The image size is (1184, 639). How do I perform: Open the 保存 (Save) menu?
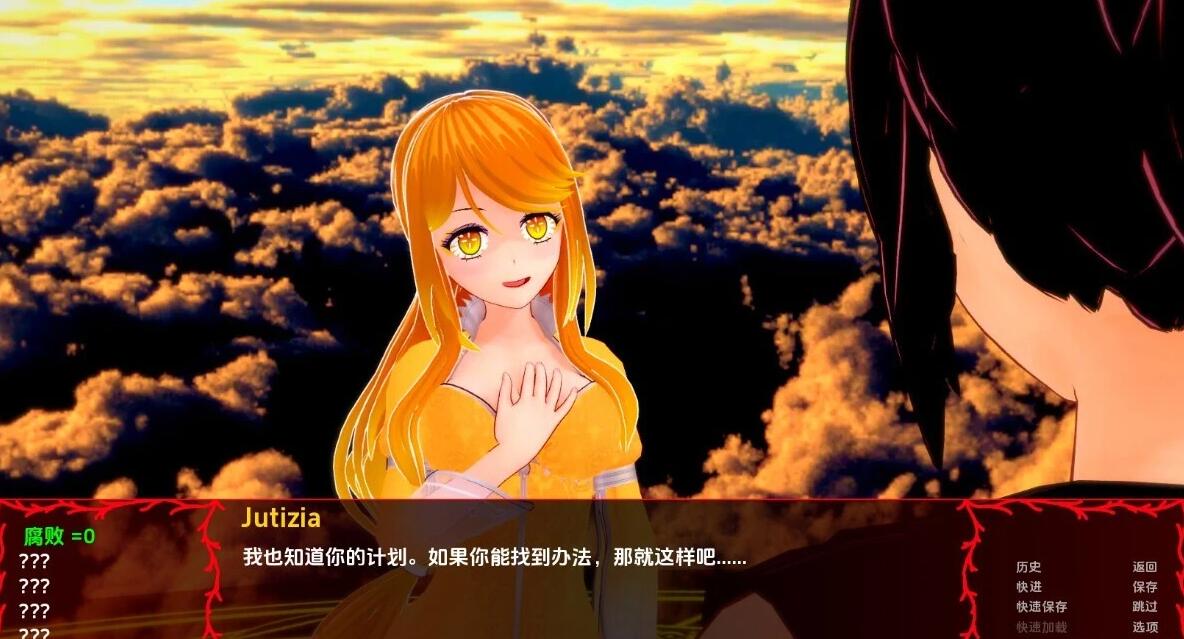(1145, 587)
